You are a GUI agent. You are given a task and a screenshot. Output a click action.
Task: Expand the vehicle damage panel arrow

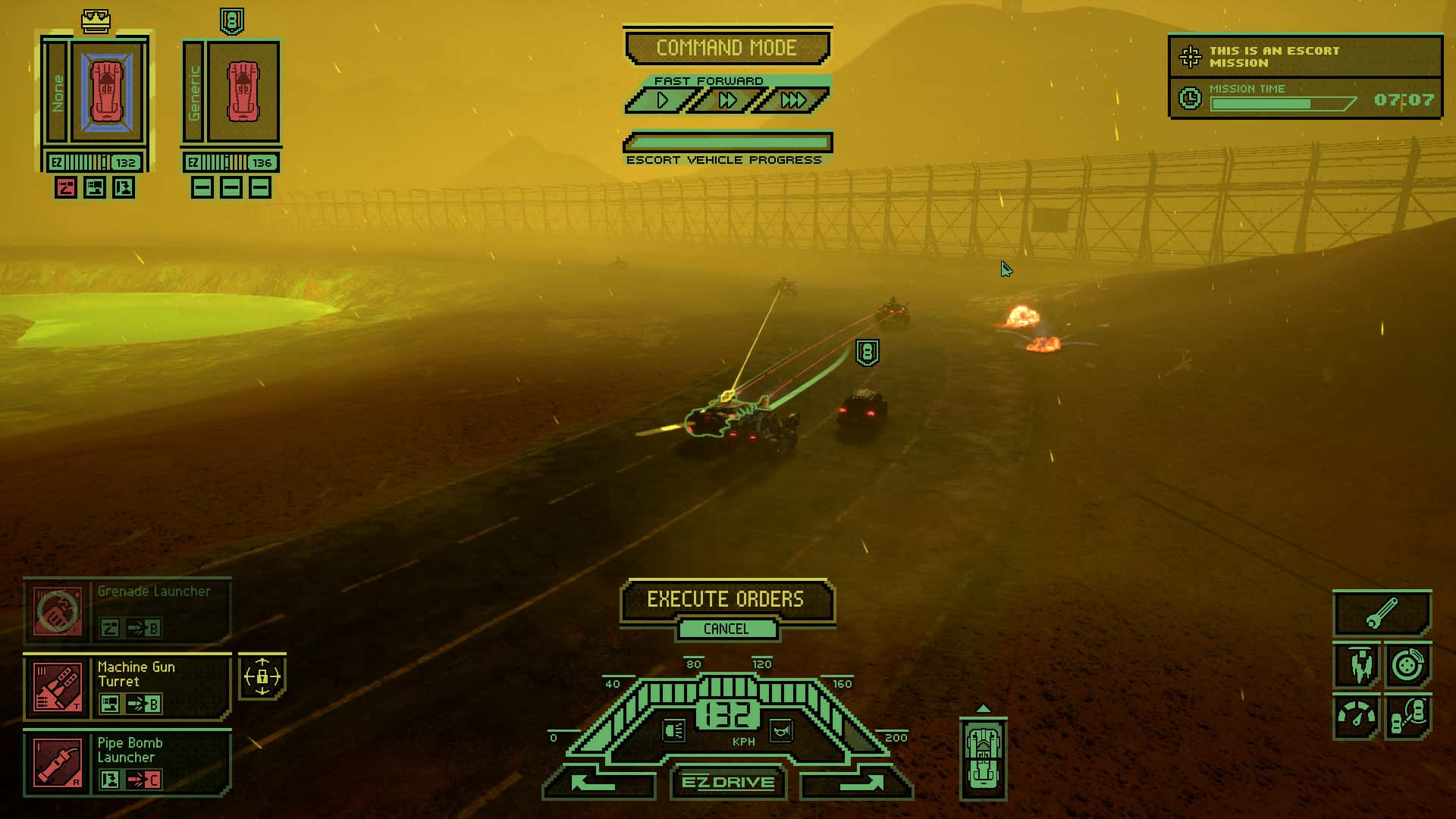tap(985, 708)
